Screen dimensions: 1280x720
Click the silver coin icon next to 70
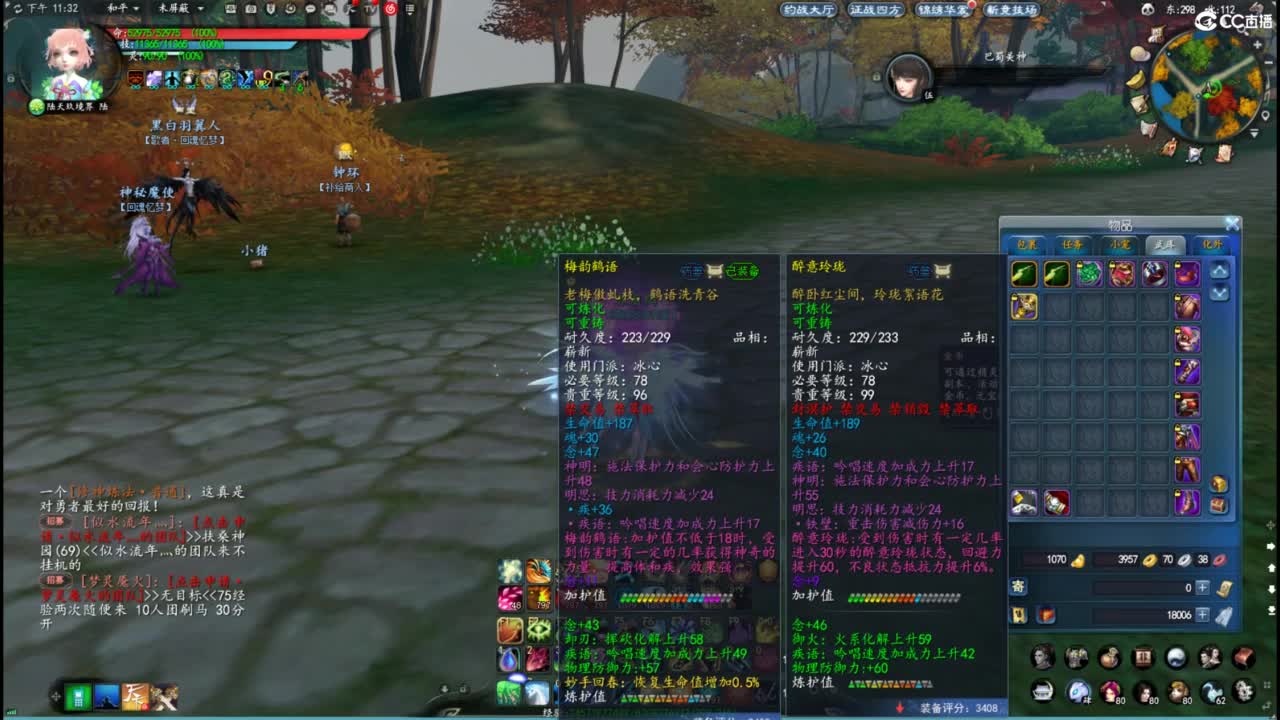click(1184, 561)
